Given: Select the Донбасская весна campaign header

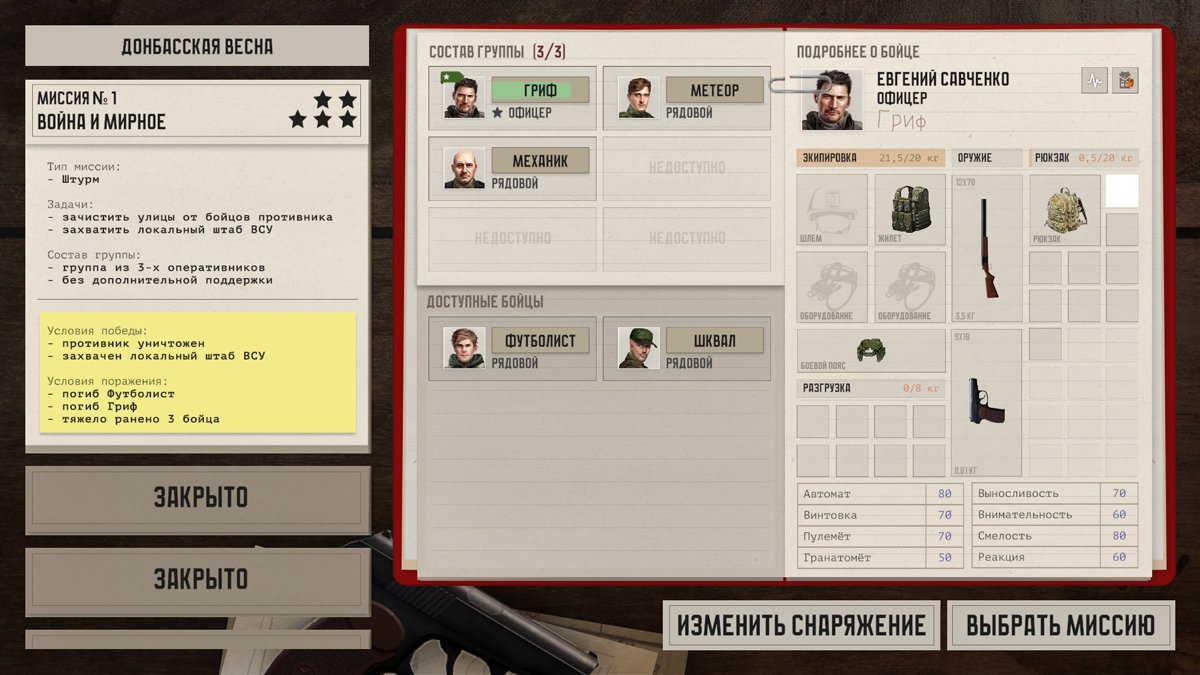Looking at the screenshot, I should coord(197,46).
